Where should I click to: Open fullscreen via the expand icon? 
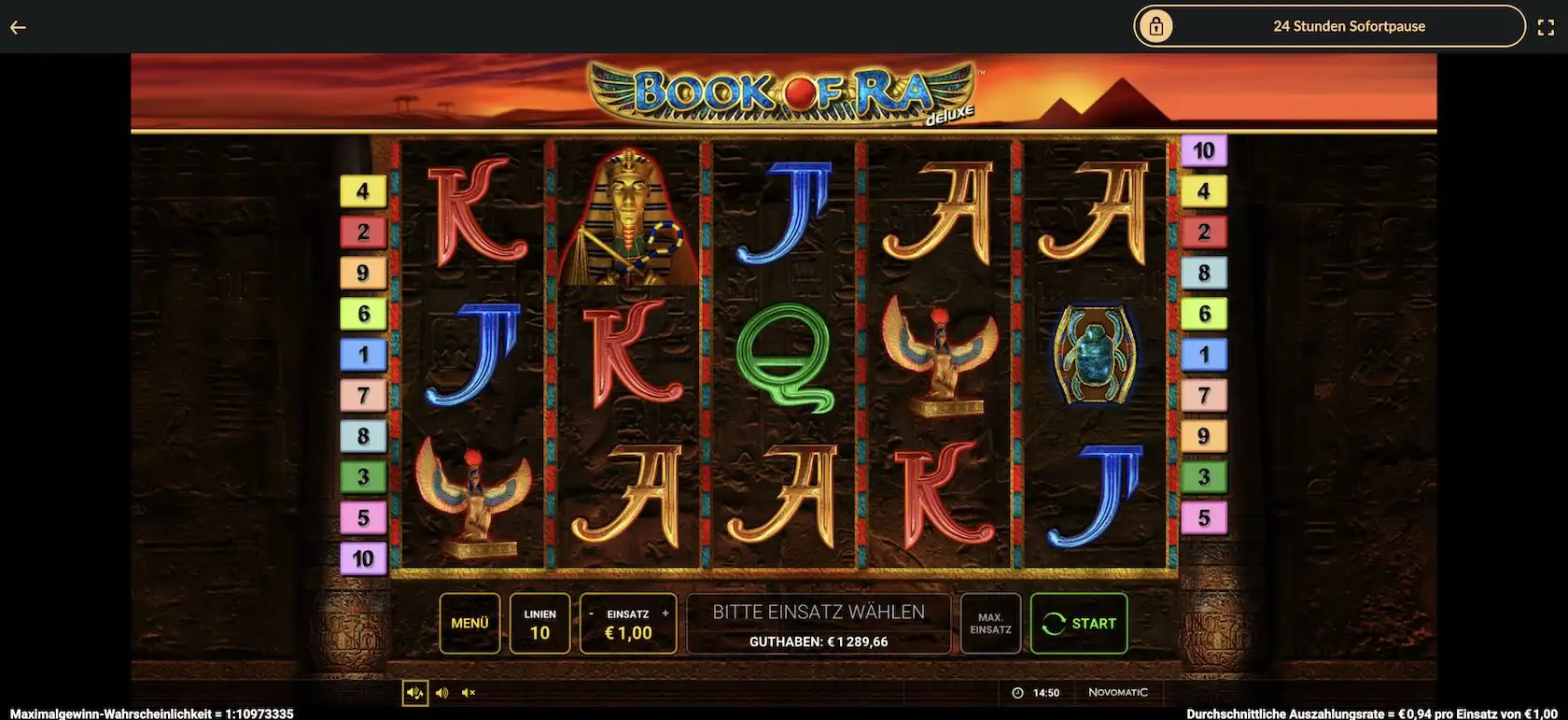[1547, 26]
